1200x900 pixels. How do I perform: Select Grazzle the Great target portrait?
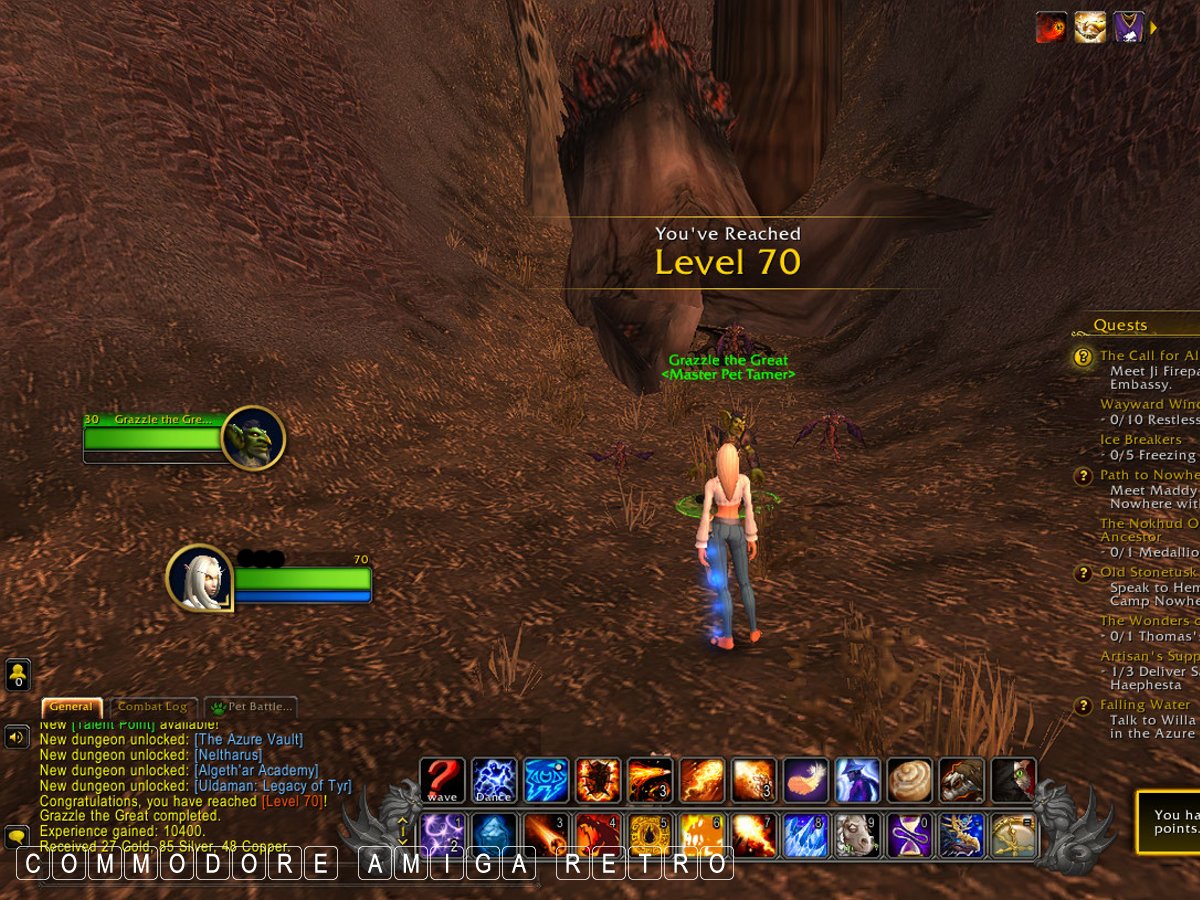click(x=253, y=437)
